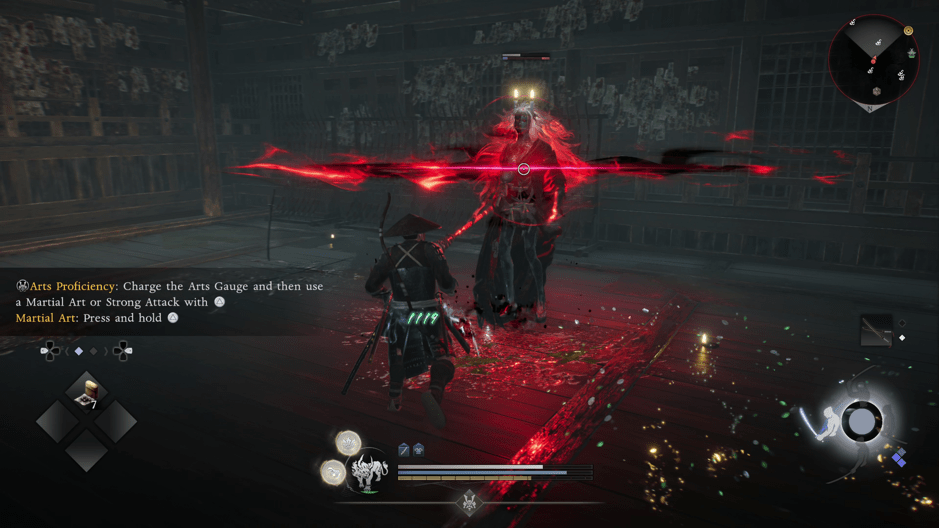Viewport: 939px width, 528px height.
Task: Click the circular stance gauge
Action: point(861,422)
